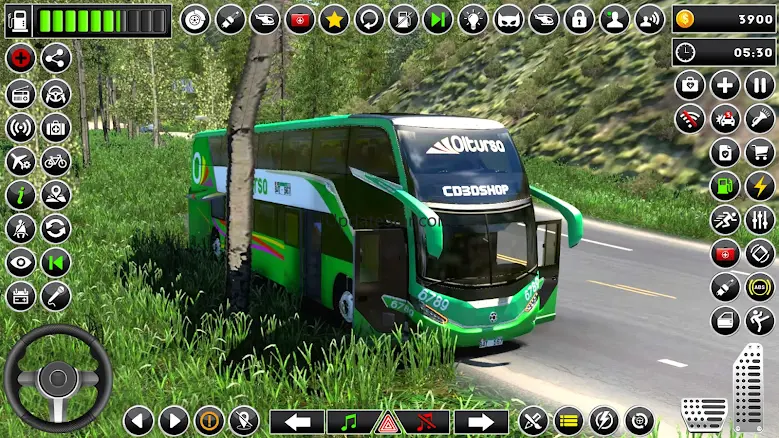
Task: Select the padlock icon
Action: (x=579, y=19)
